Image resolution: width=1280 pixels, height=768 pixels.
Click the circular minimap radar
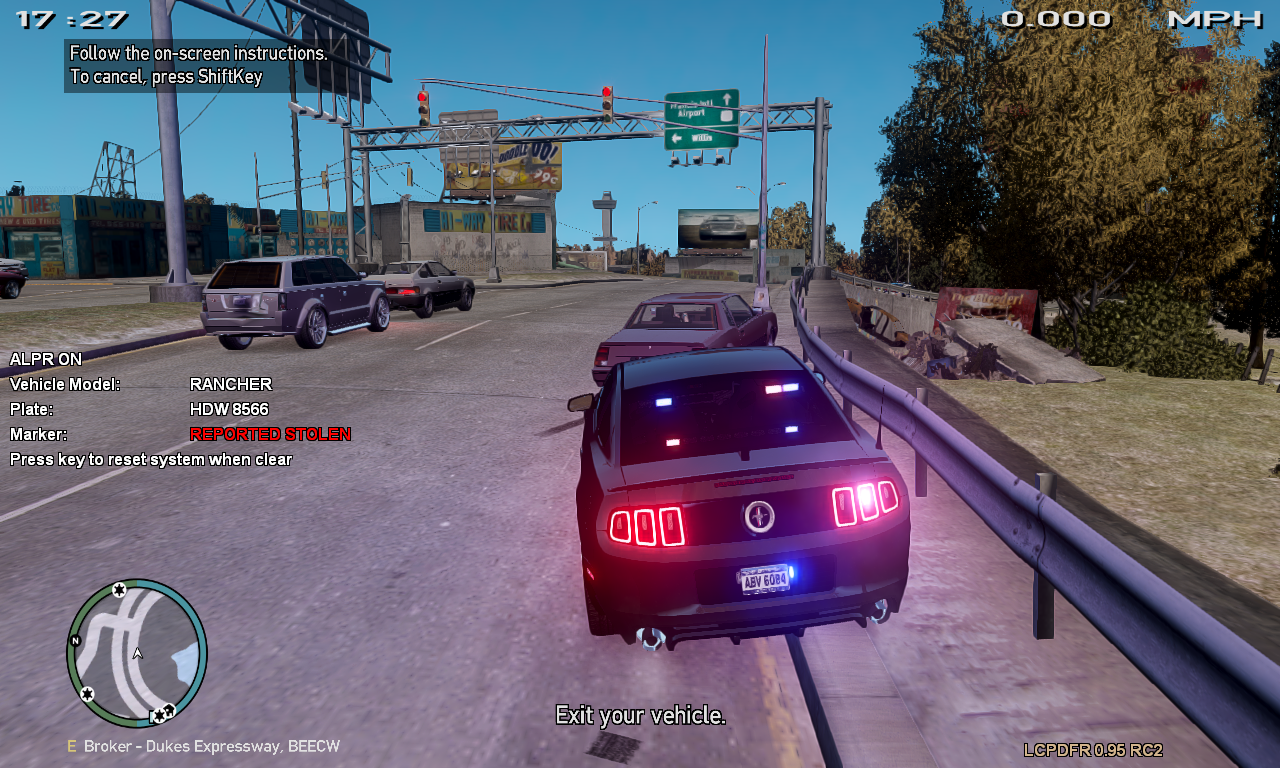[x=137, y=652]
